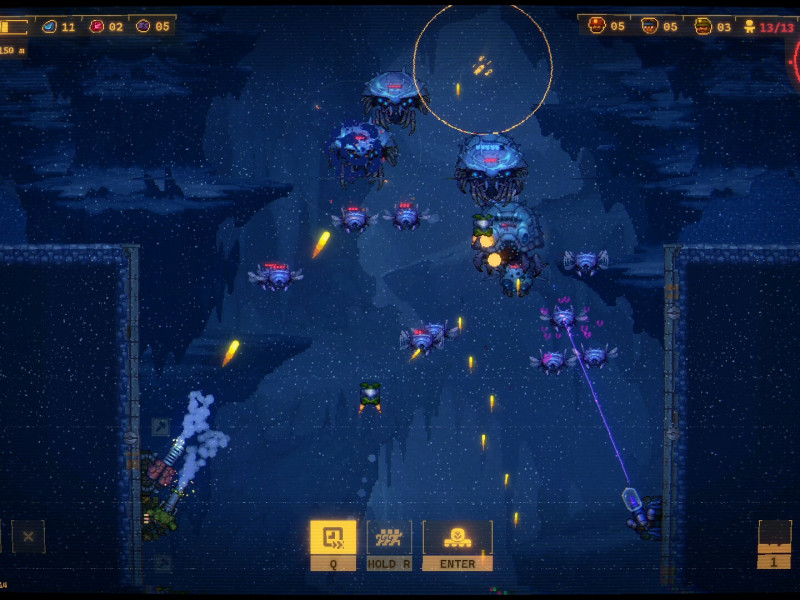Click the X button at bottom left
800x600 pixels.
point(28,537)
